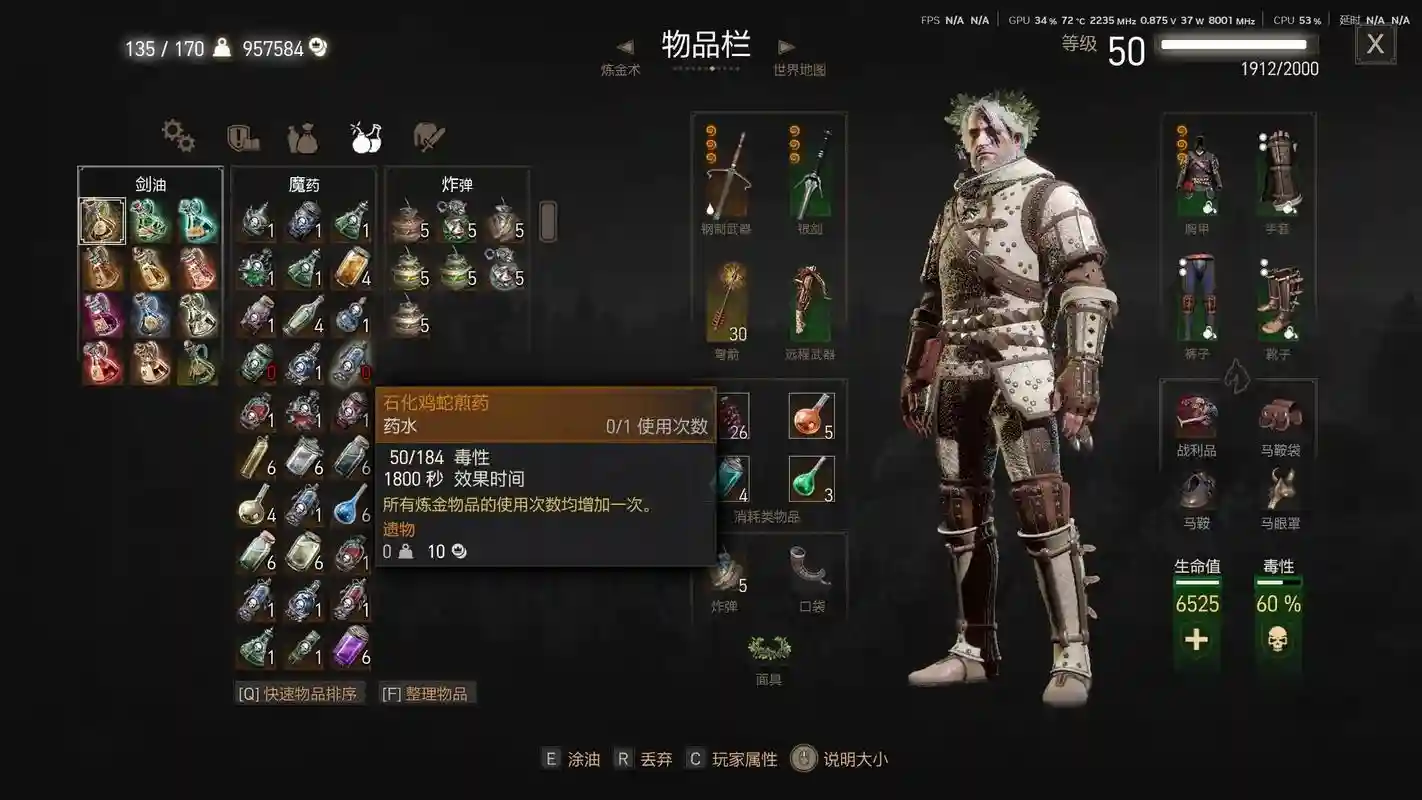The width and height of the screenshot is (1422, 800).
Task: Select the laurel wreath mask slot
Action: pos(769,650)
